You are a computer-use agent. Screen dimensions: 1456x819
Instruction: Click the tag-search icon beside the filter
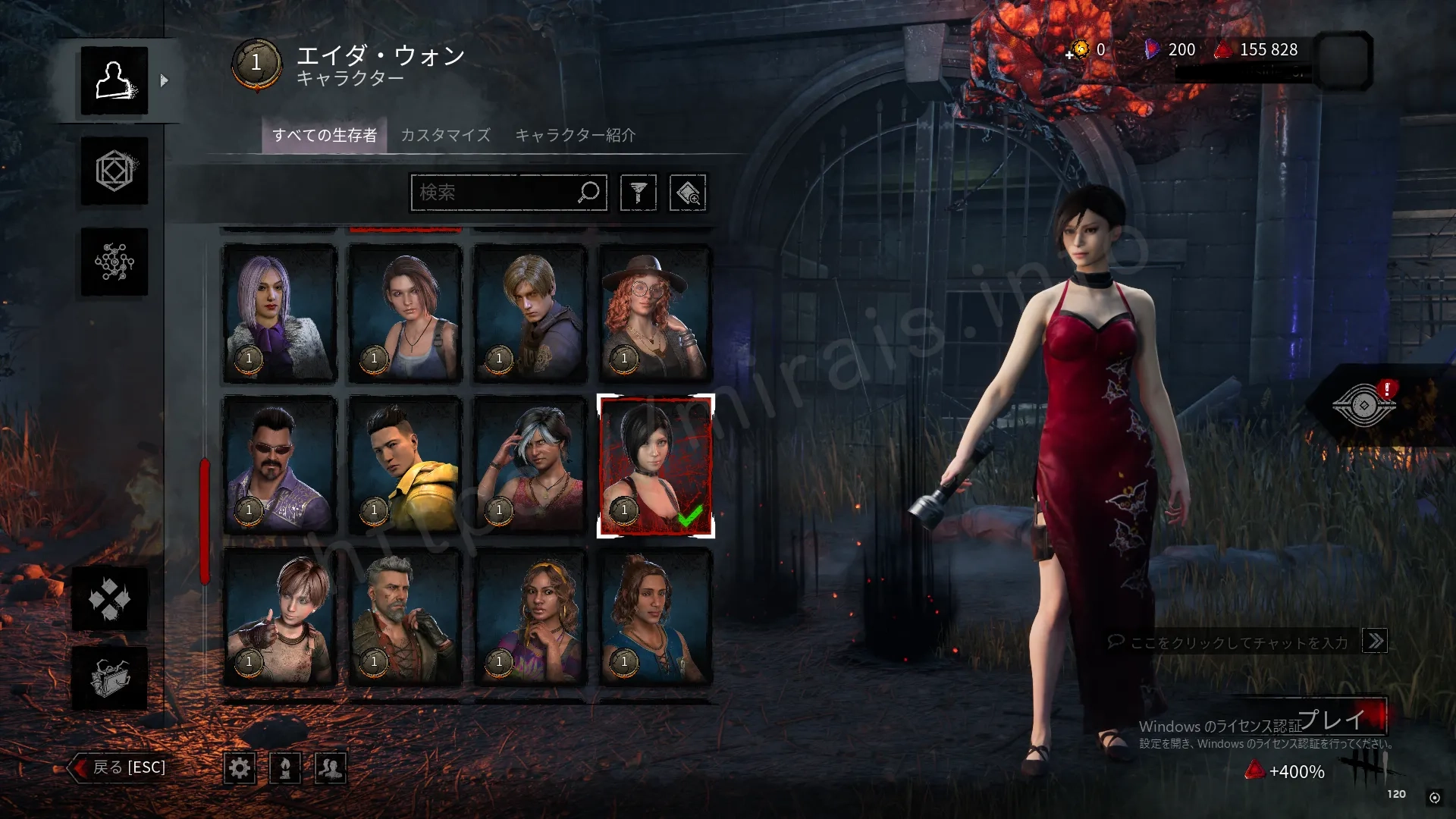pos(688,193)
